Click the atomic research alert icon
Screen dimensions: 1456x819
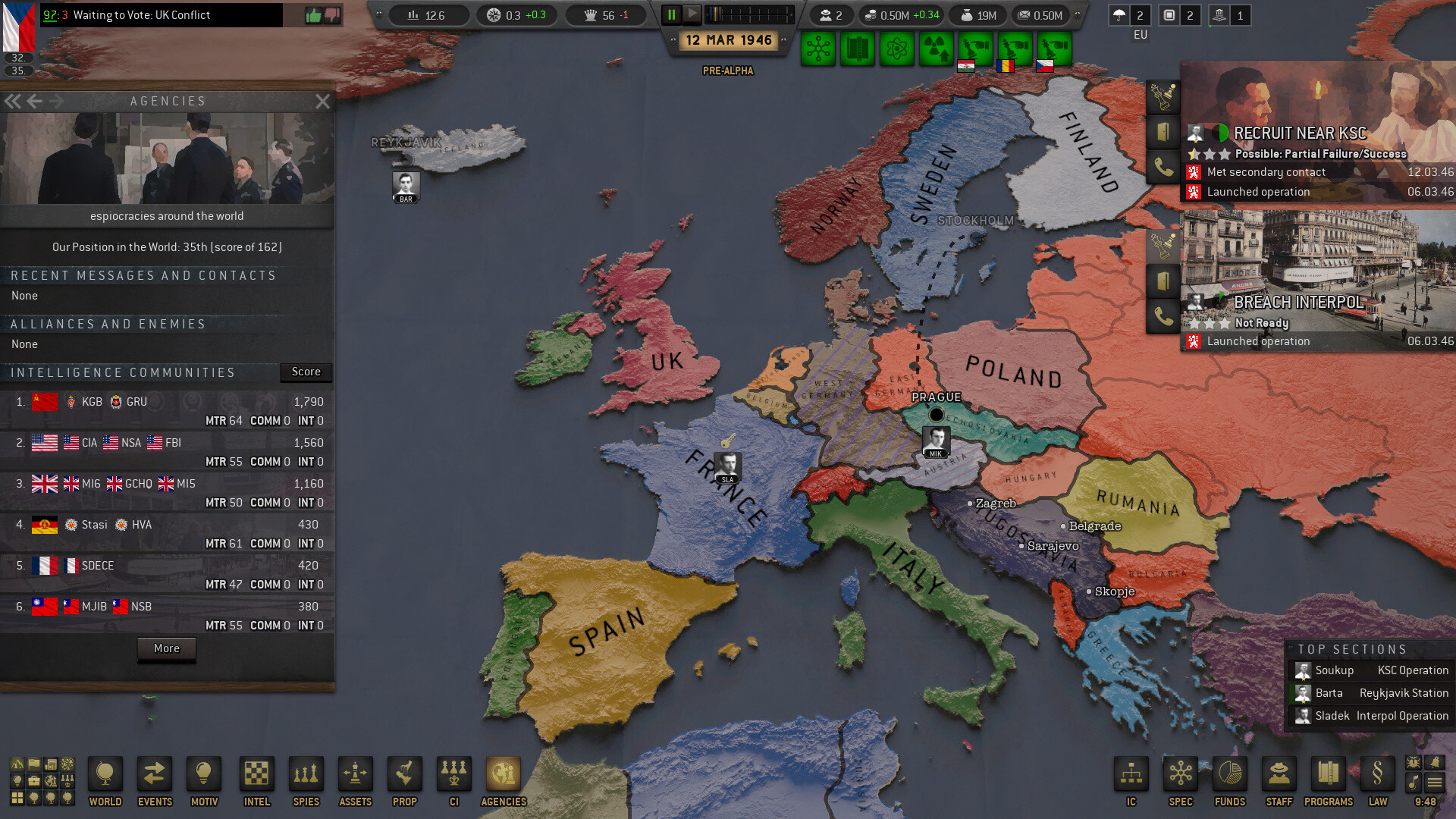pyautogui.click(x=897, y=48)
